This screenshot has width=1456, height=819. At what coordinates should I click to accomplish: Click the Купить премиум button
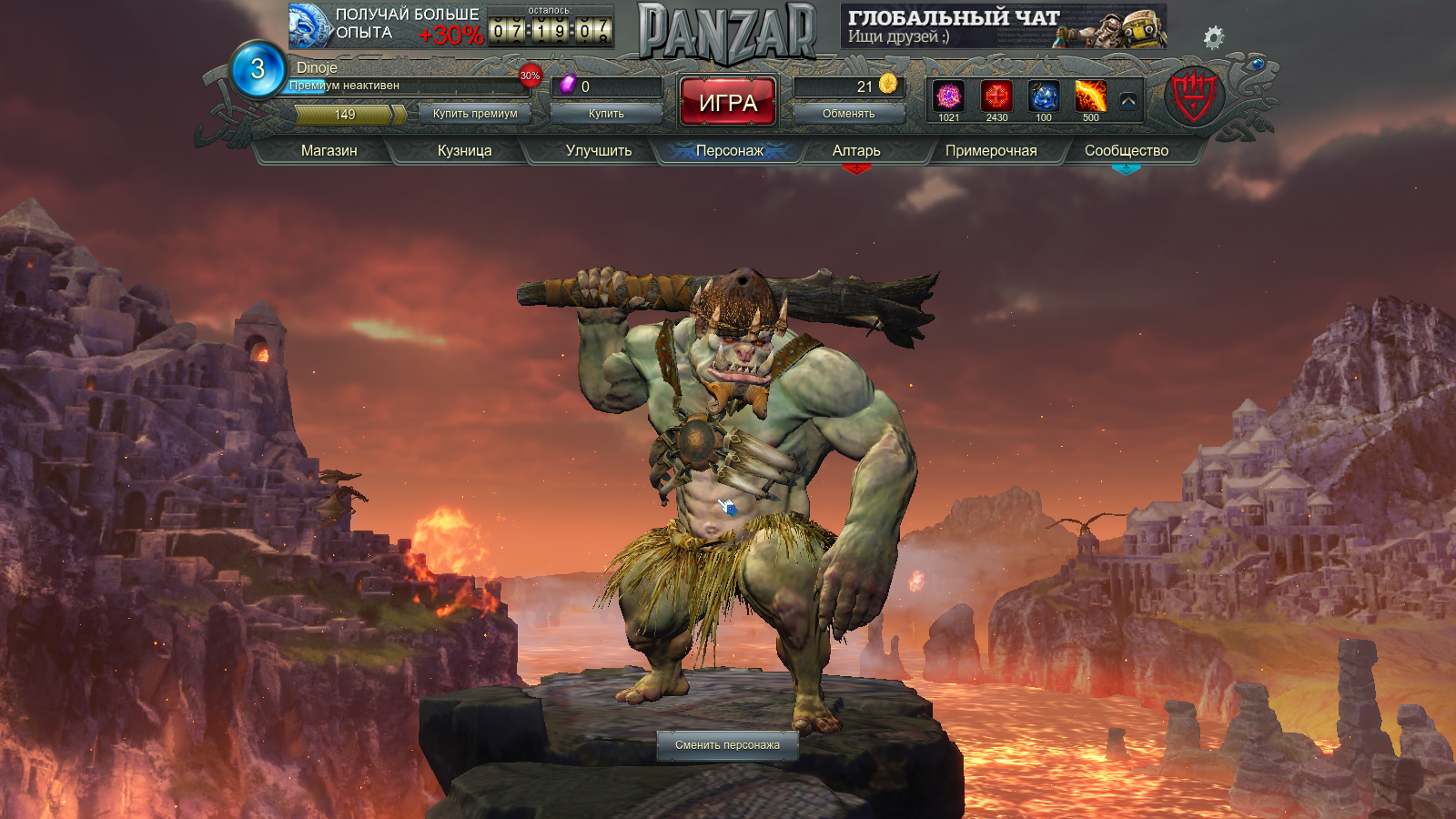point(475,114)
